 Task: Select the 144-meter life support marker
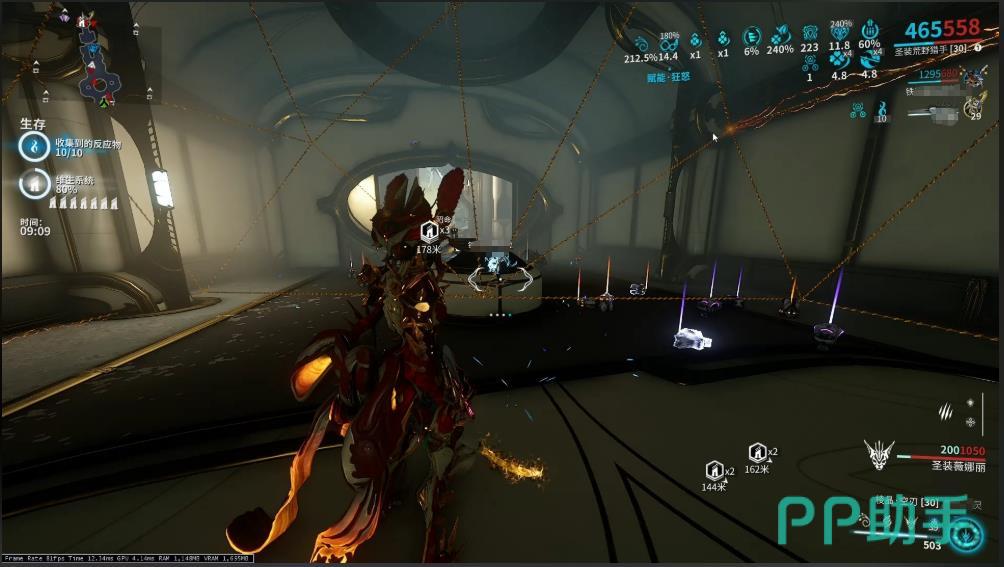click(714, 470)
